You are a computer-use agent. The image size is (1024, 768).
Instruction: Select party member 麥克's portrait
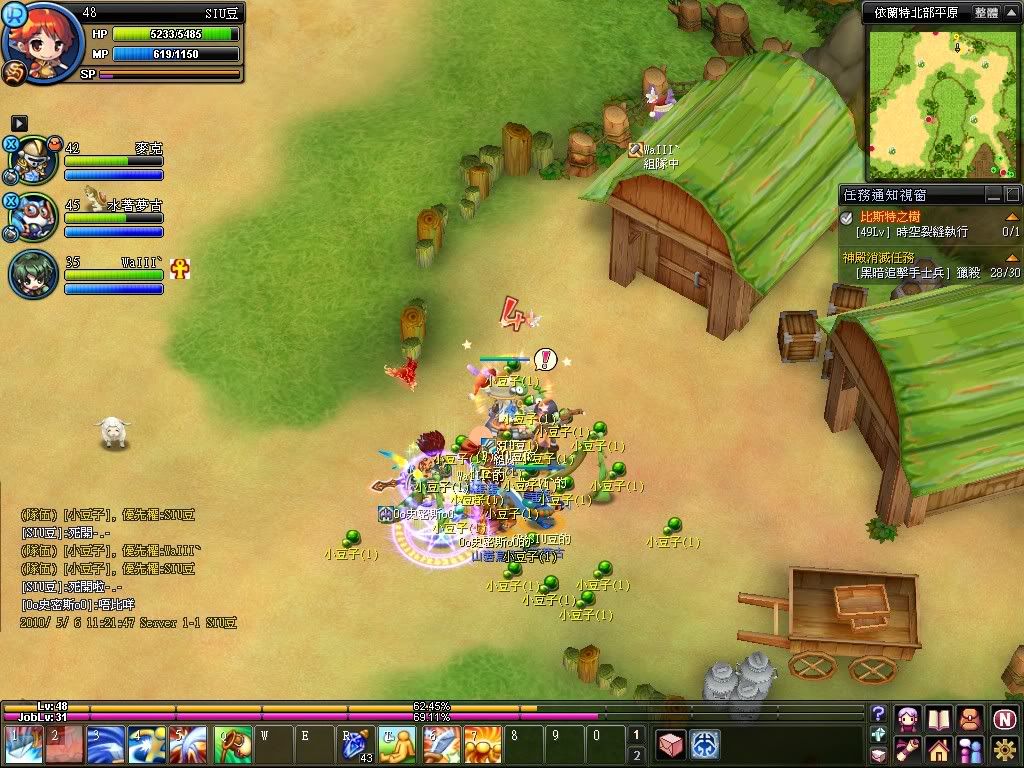[x=36, y=160]
